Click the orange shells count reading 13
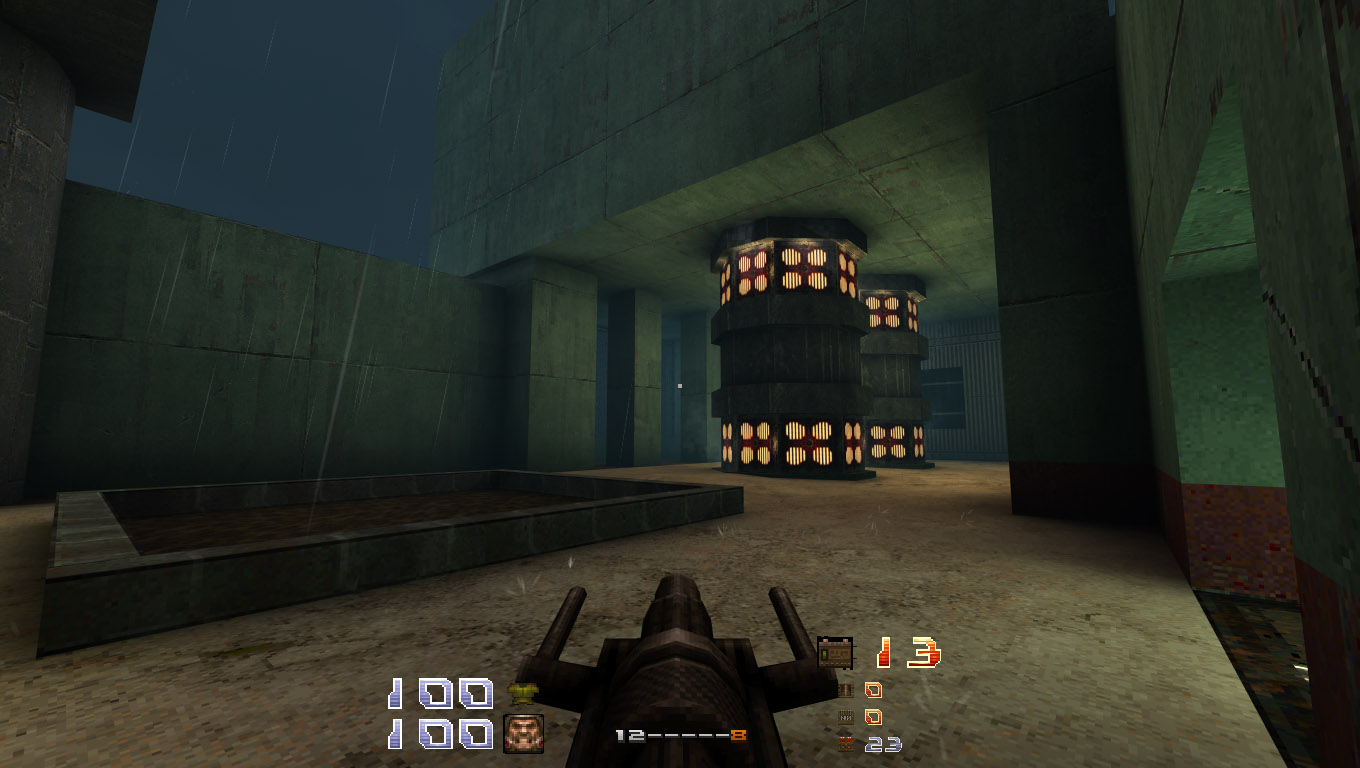This screenshot has height=768, width=1360. [x=908, y=651]
